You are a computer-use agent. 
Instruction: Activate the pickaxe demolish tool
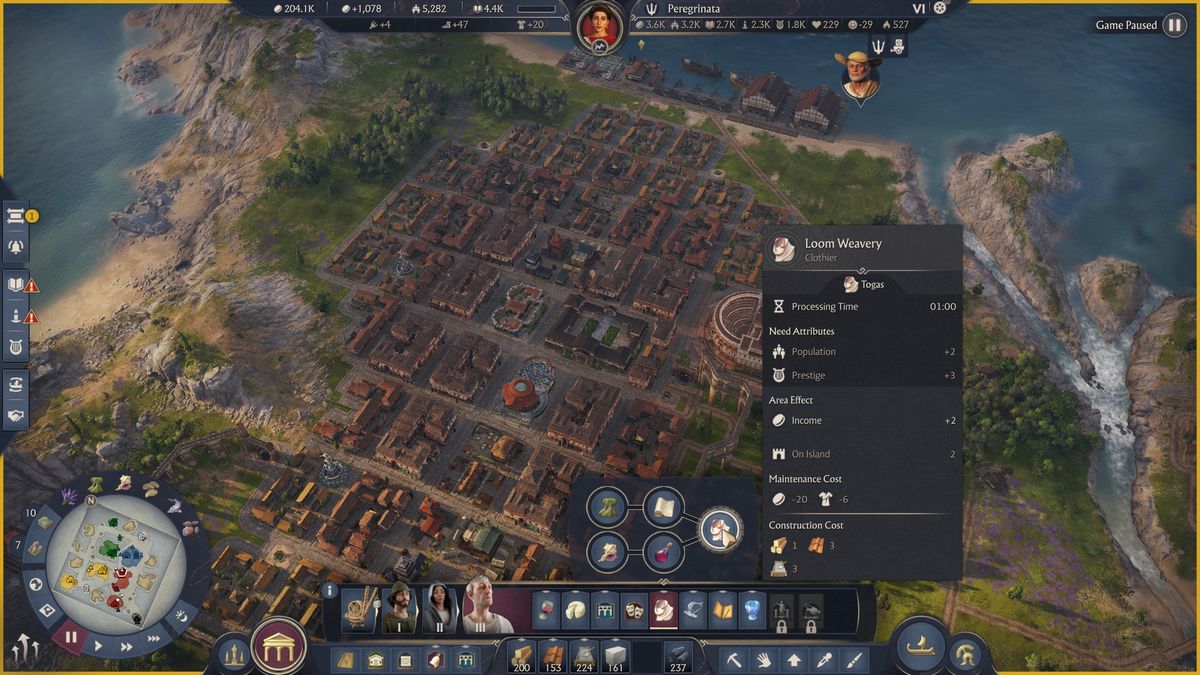tap(733, 660)
